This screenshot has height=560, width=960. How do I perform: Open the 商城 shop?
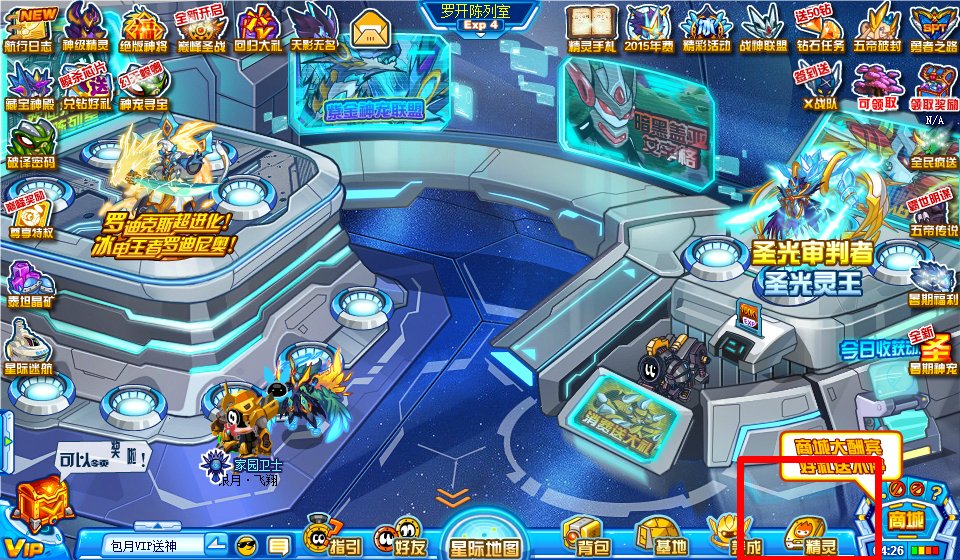(904, 517)
